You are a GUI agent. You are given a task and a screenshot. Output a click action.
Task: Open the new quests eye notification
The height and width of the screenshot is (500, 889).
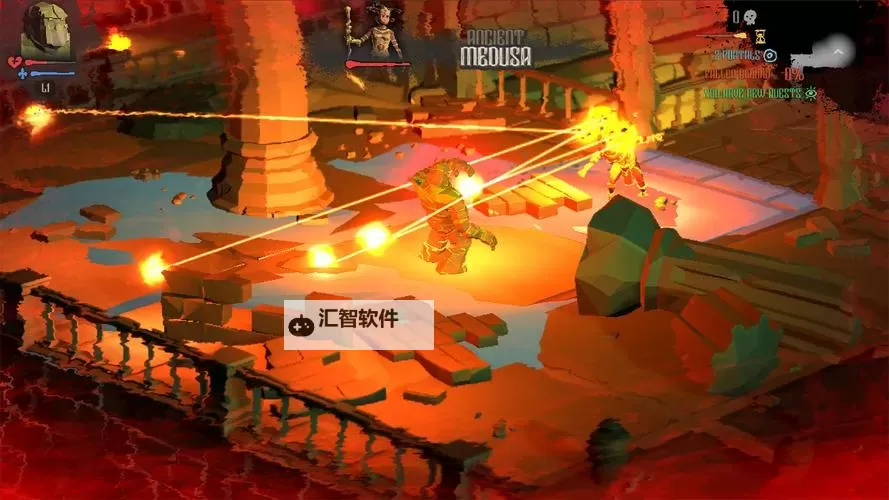[x=811, y=93]
